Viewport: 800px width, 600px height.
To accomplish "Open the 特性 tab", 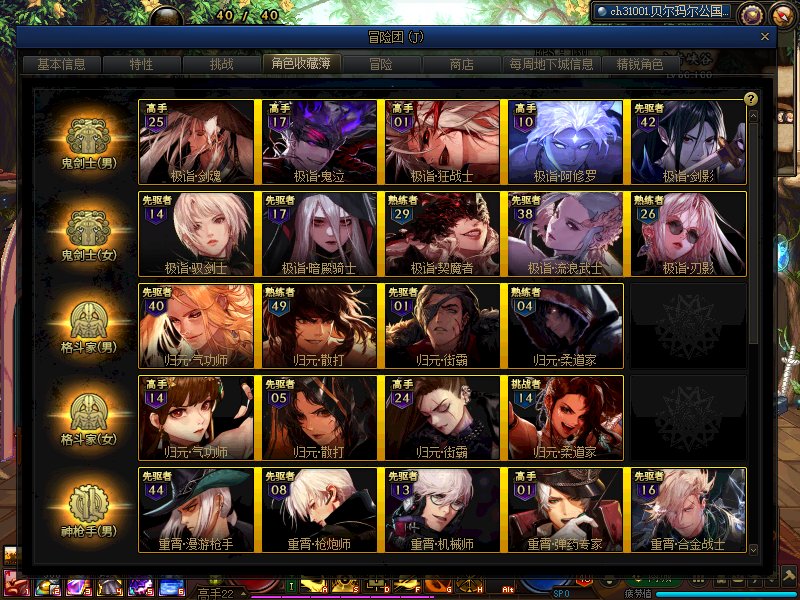I will click(141, 64).
